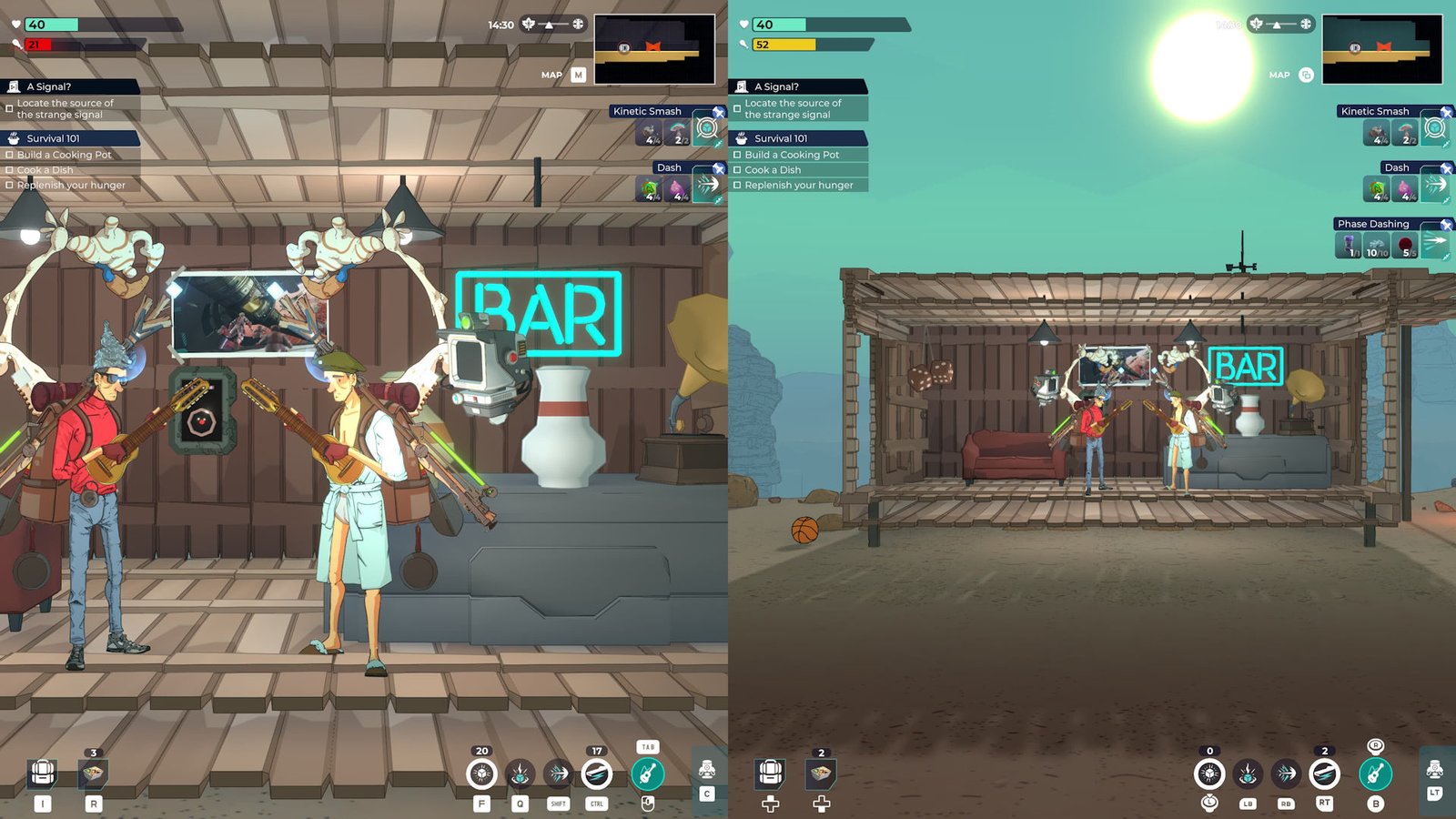Open the keyboard player's minimap

click(653, 50)
